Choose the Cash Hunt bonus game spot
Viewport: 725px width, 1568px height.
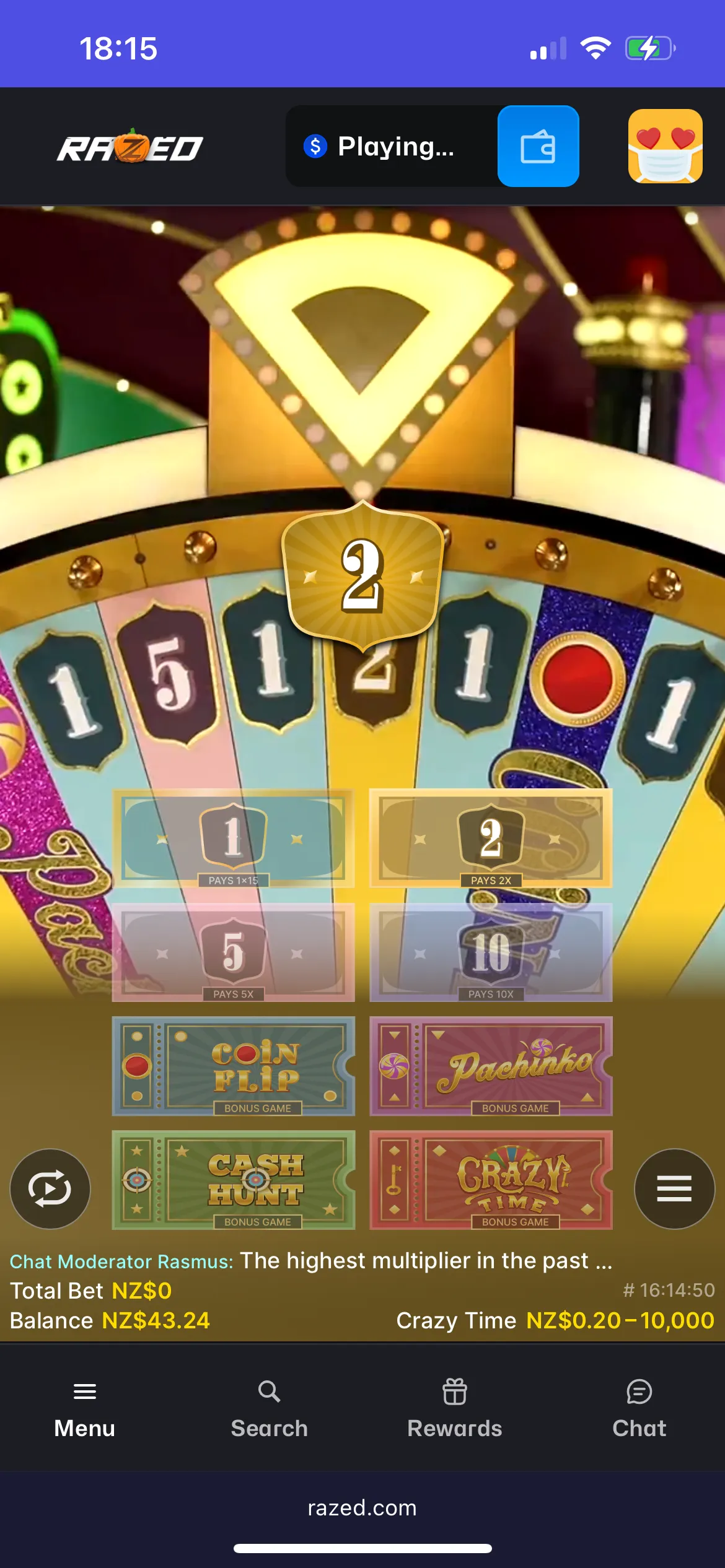233,1180
